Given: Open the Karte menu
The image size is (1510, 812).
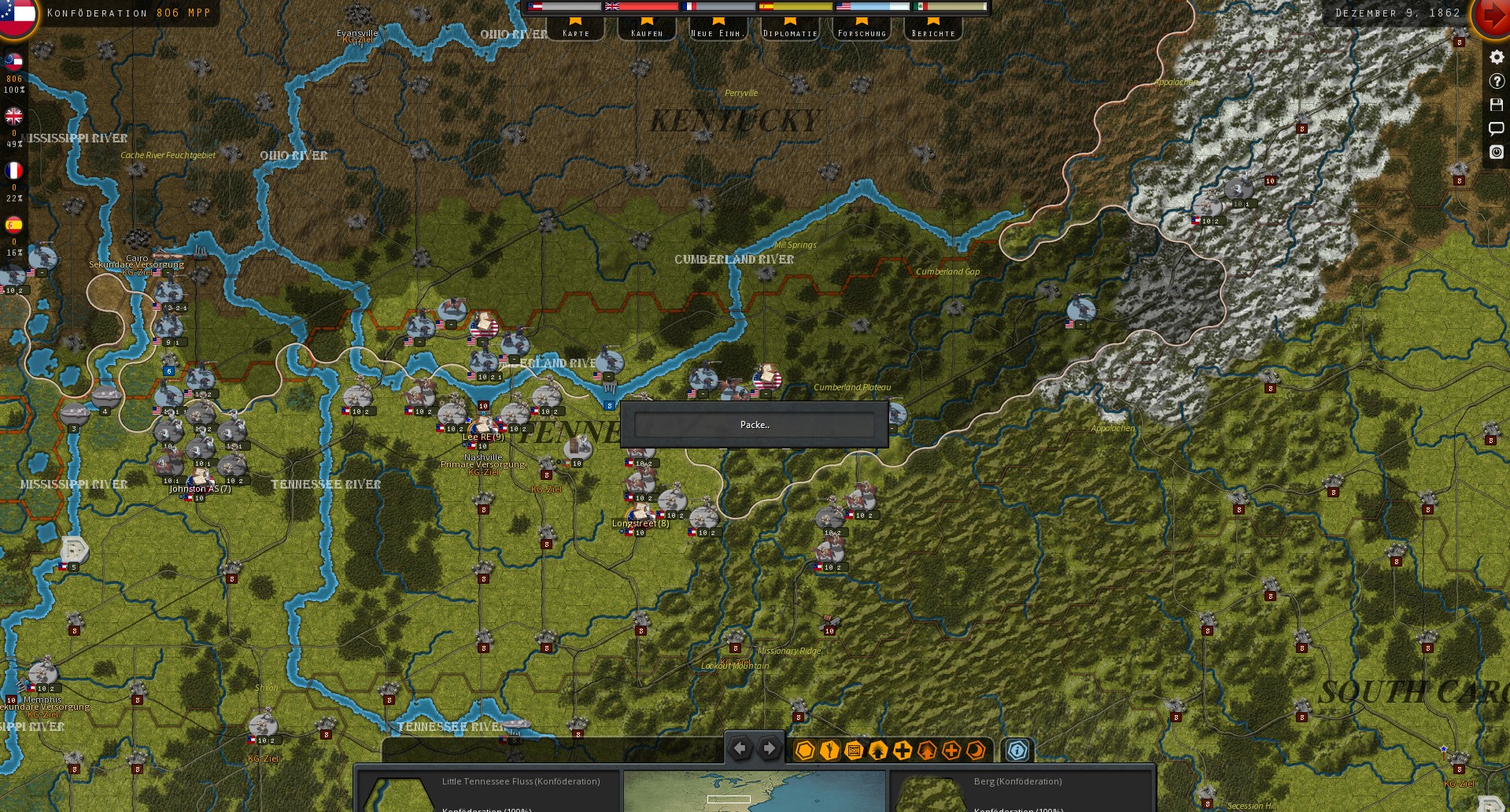Looking at the screenshot, I should pos(577,32).
